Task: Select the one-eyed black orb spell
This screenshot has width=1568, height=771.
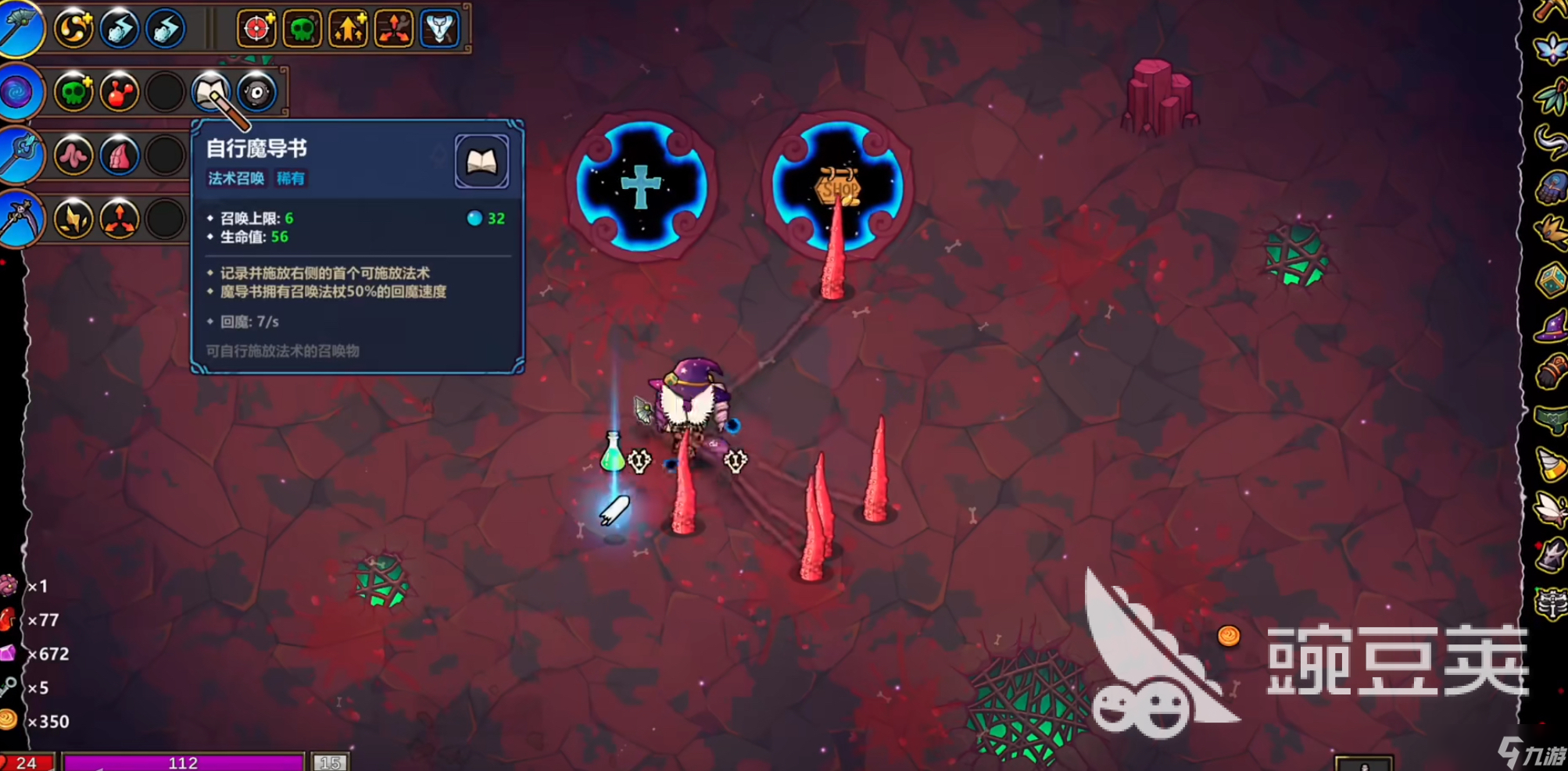Action: 257,92
